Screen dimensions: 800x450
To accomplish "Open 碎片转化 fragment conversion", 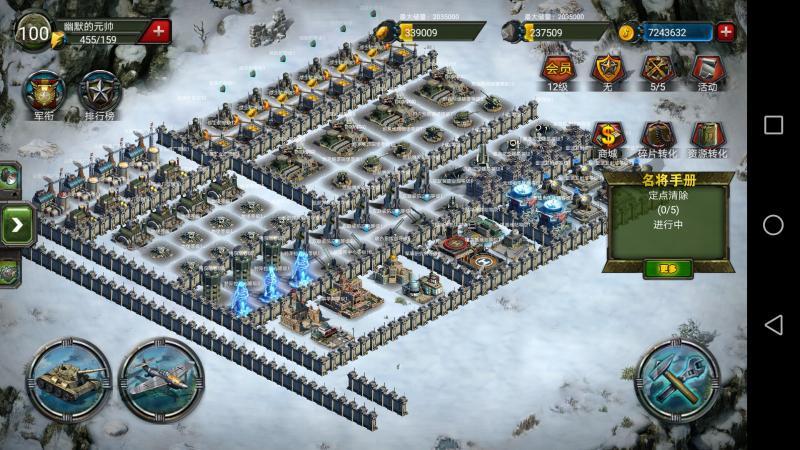I will pyautogui.click(x=657, y=136).
